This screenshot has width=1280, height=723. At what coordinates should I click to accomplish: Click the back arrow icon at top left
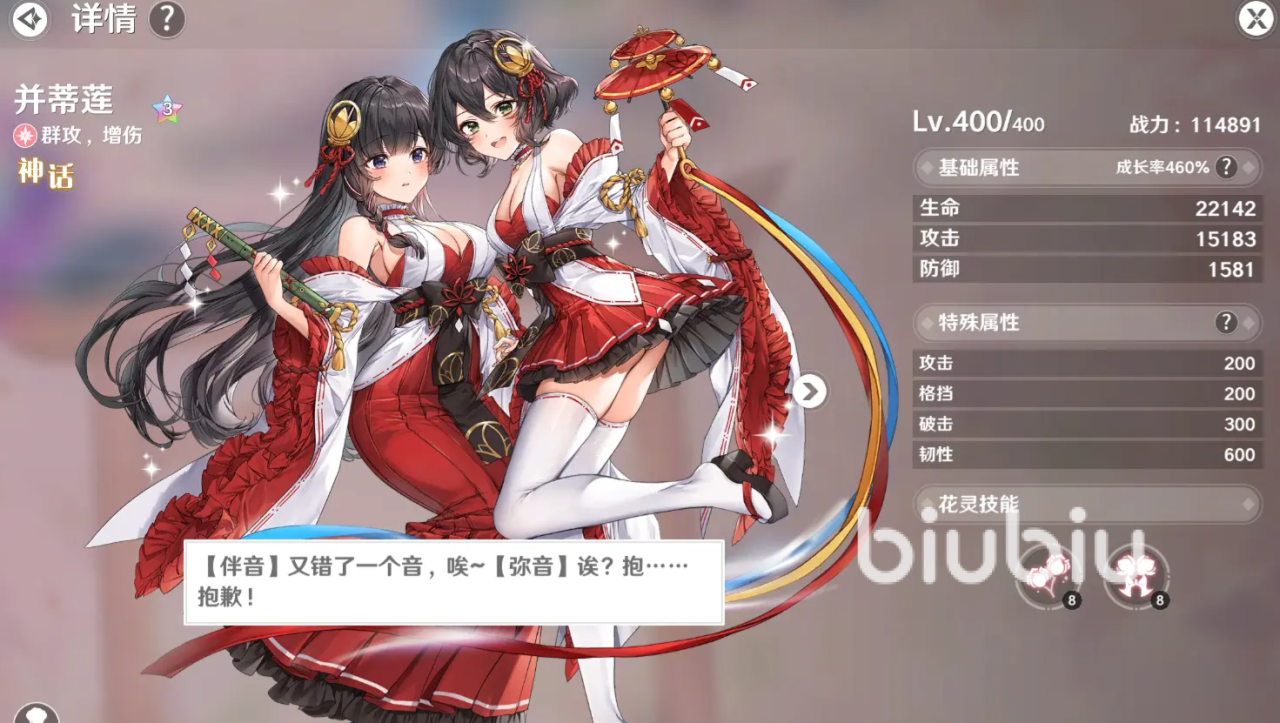pyautogui.click(x=29, y=19)
